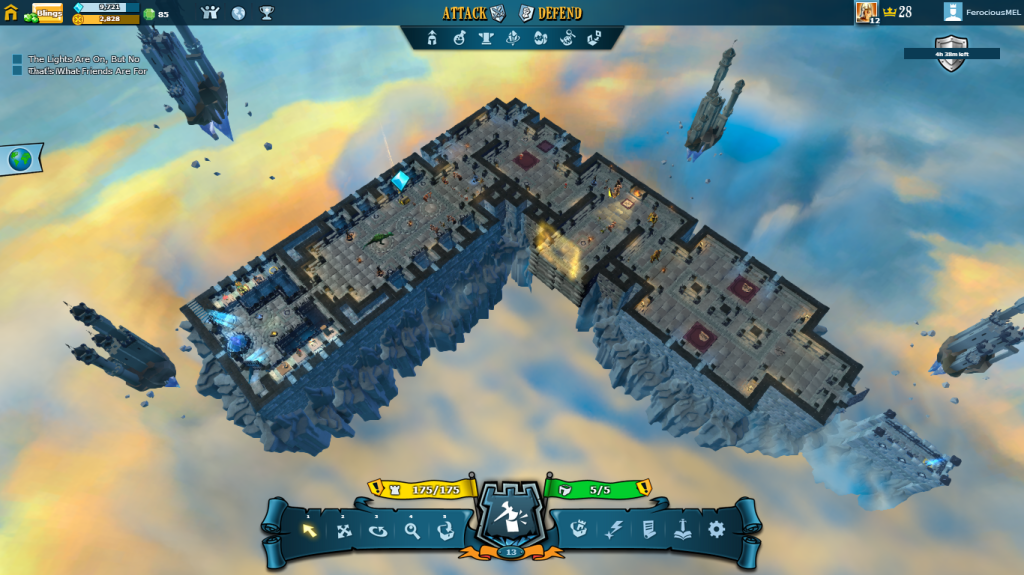Go to the home castle icon

coord(11,12)
